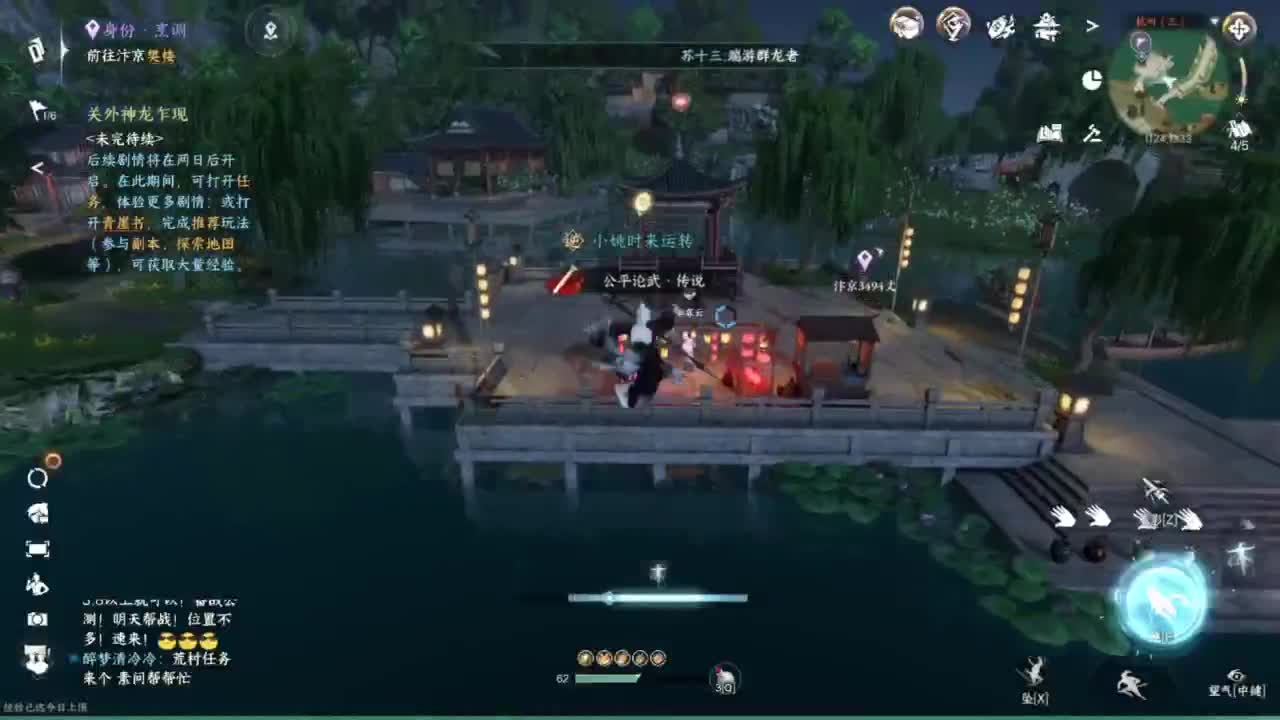Open the book journal icon below the top-right bar
Viewport: 1280px width, 720px height.
(x=1052, y=131)
